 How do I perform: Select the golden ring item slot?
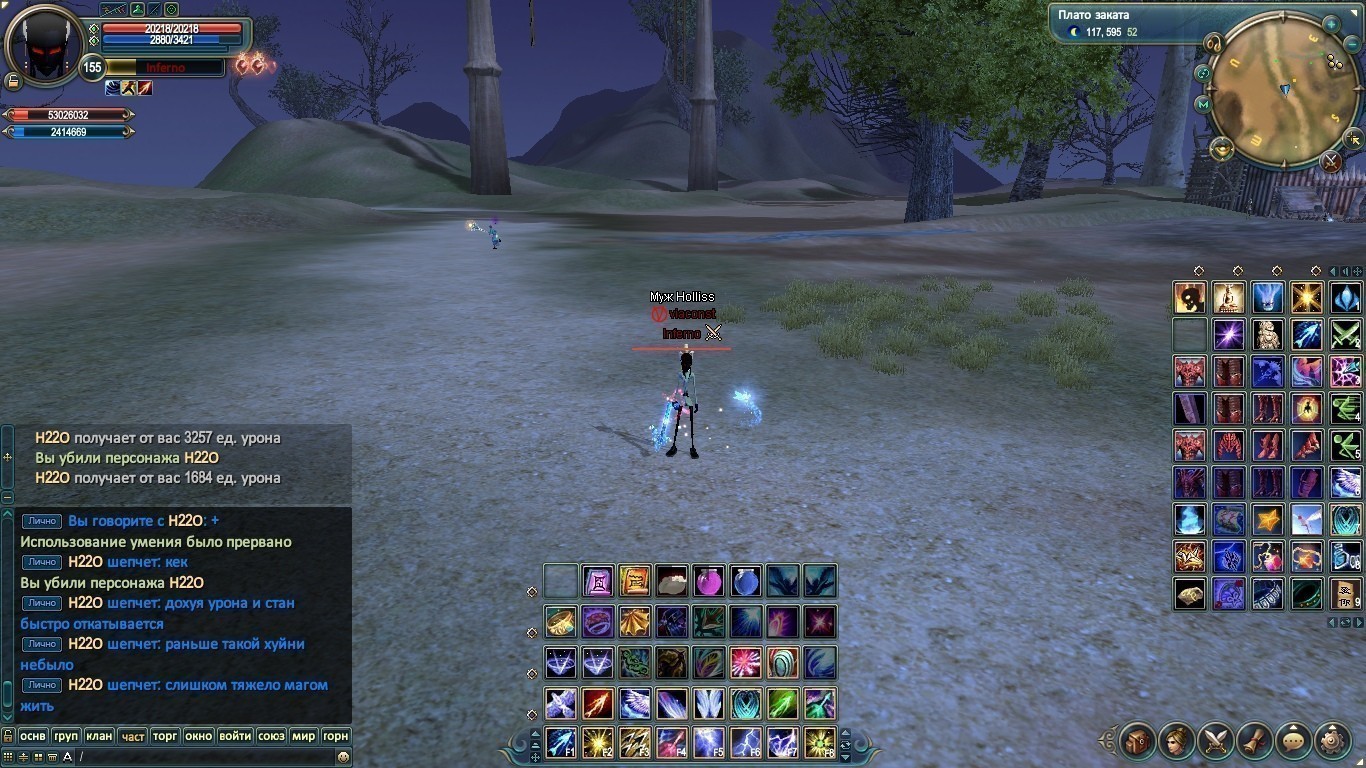point(561,622)
